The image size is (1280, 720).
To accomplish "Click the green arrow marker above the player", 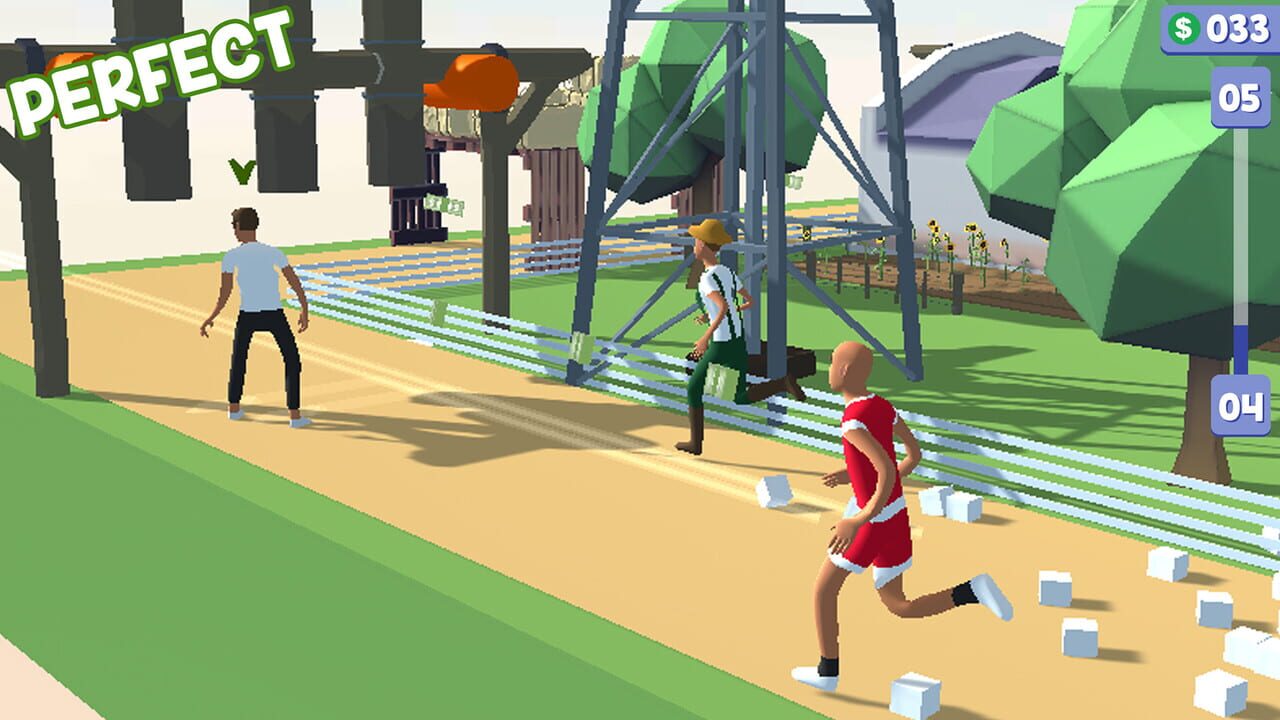I will [x=240, y=172].
